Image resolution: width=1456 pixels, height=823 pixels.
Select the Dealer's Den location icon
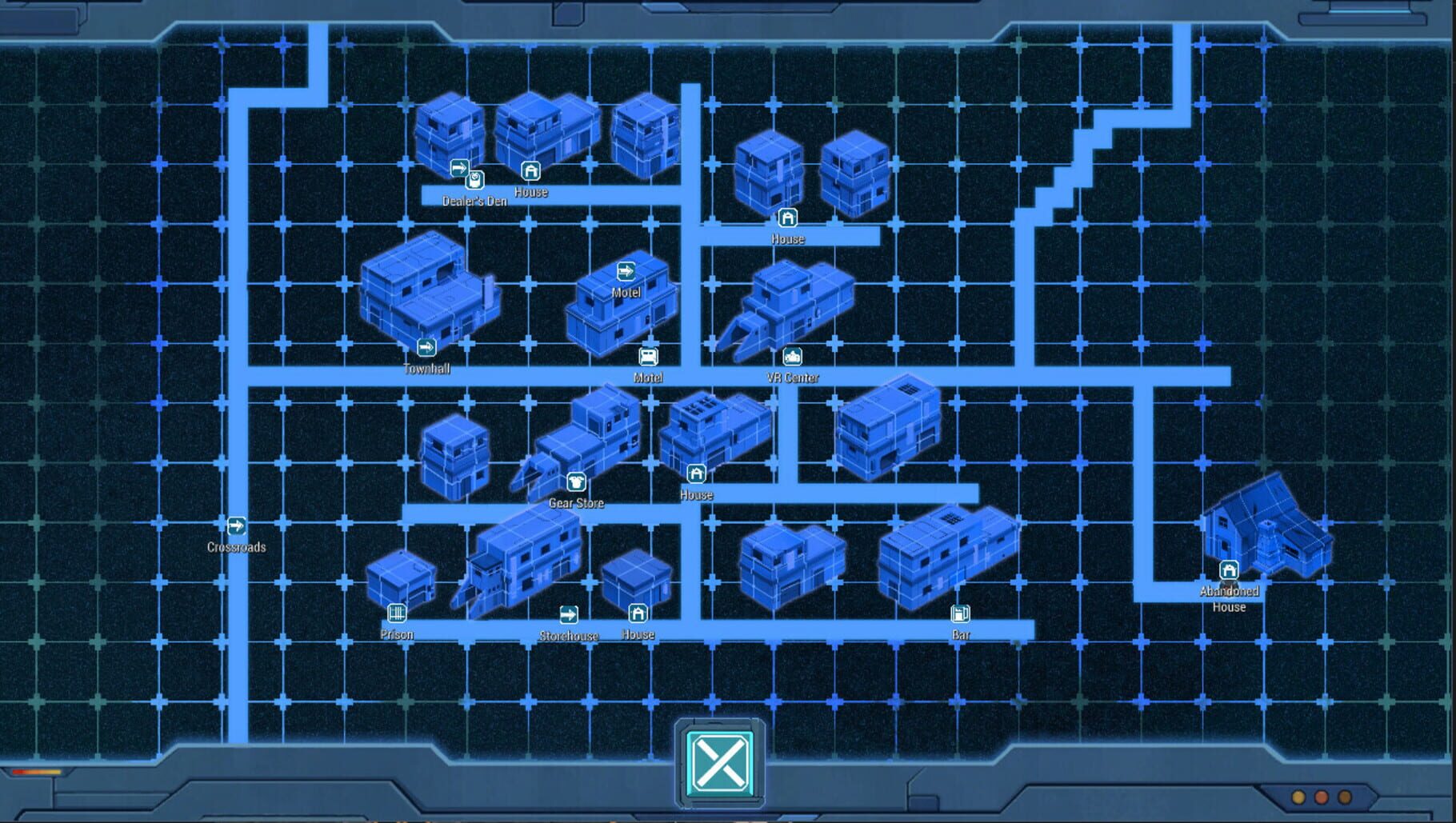460,168
